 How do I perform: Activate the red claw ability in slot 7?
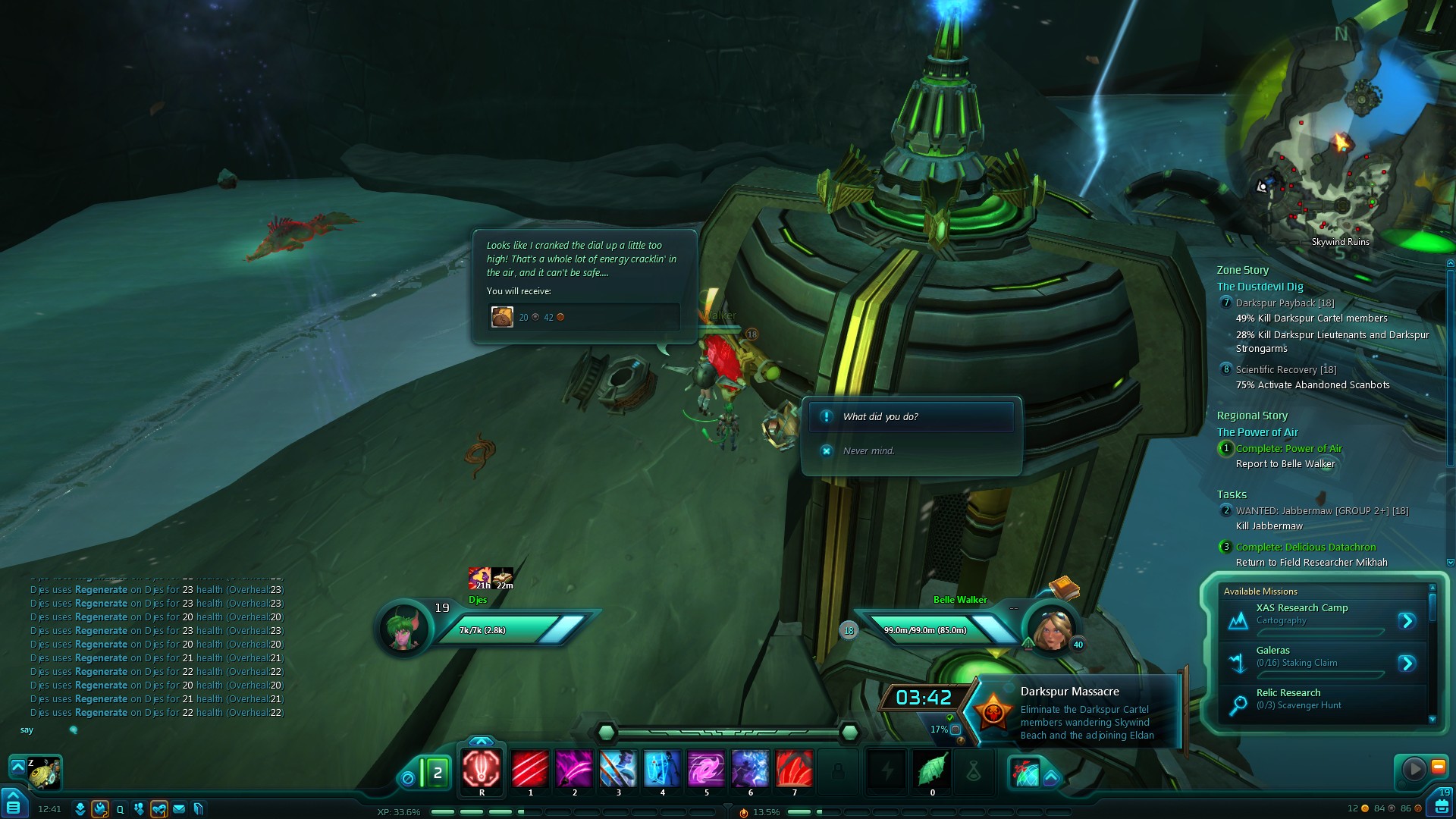coord(794,769)
